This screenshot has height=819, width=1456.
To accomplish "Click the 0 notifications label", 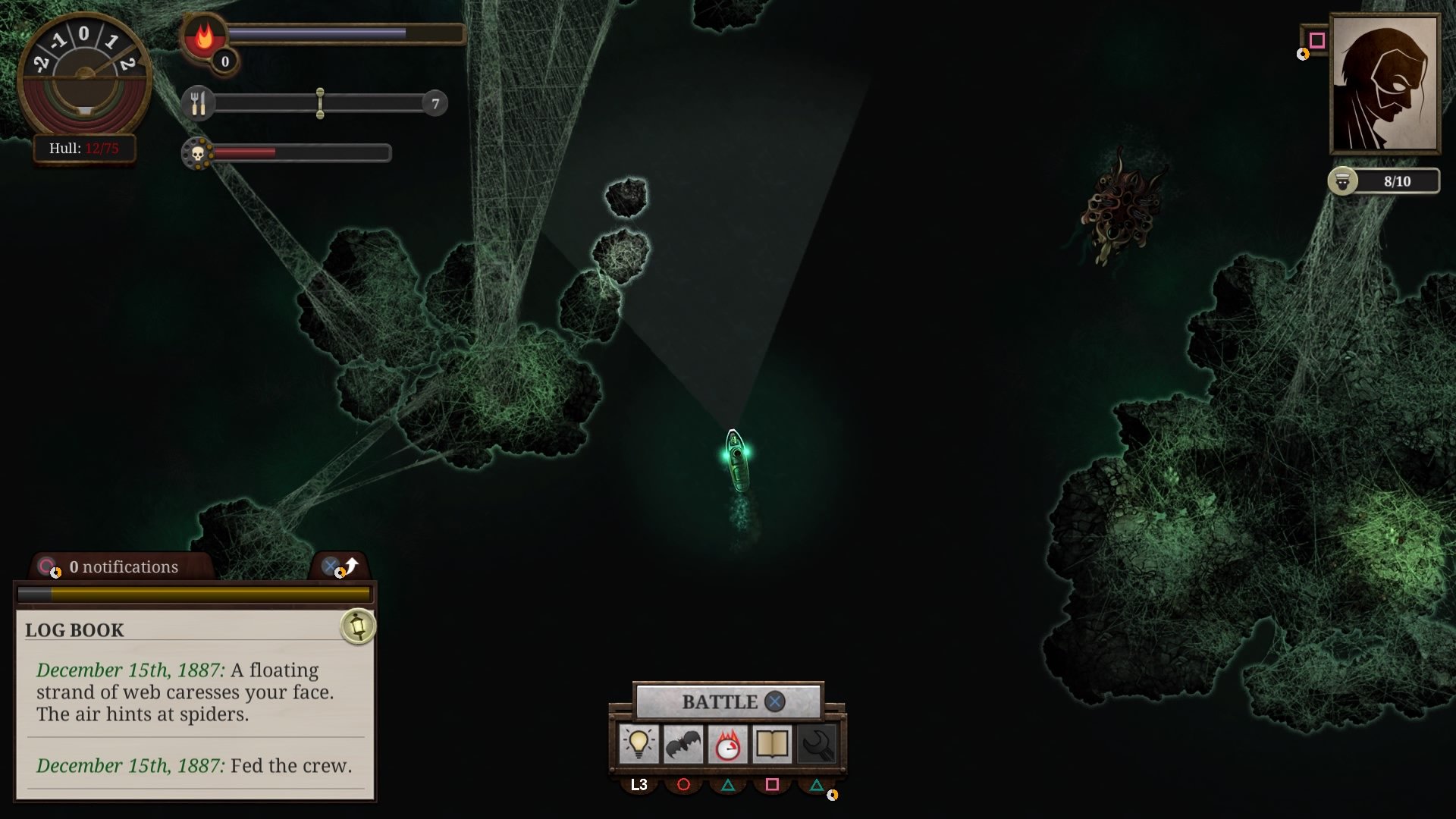I will (122, 566).
